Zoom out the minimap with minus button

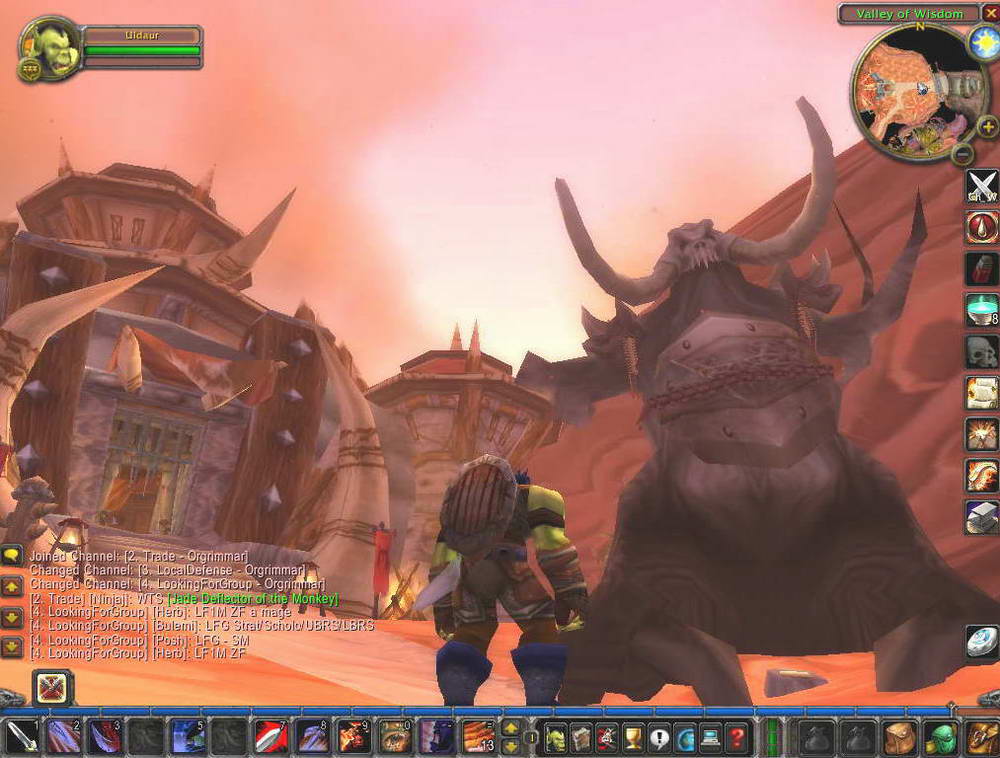(961, 155)
